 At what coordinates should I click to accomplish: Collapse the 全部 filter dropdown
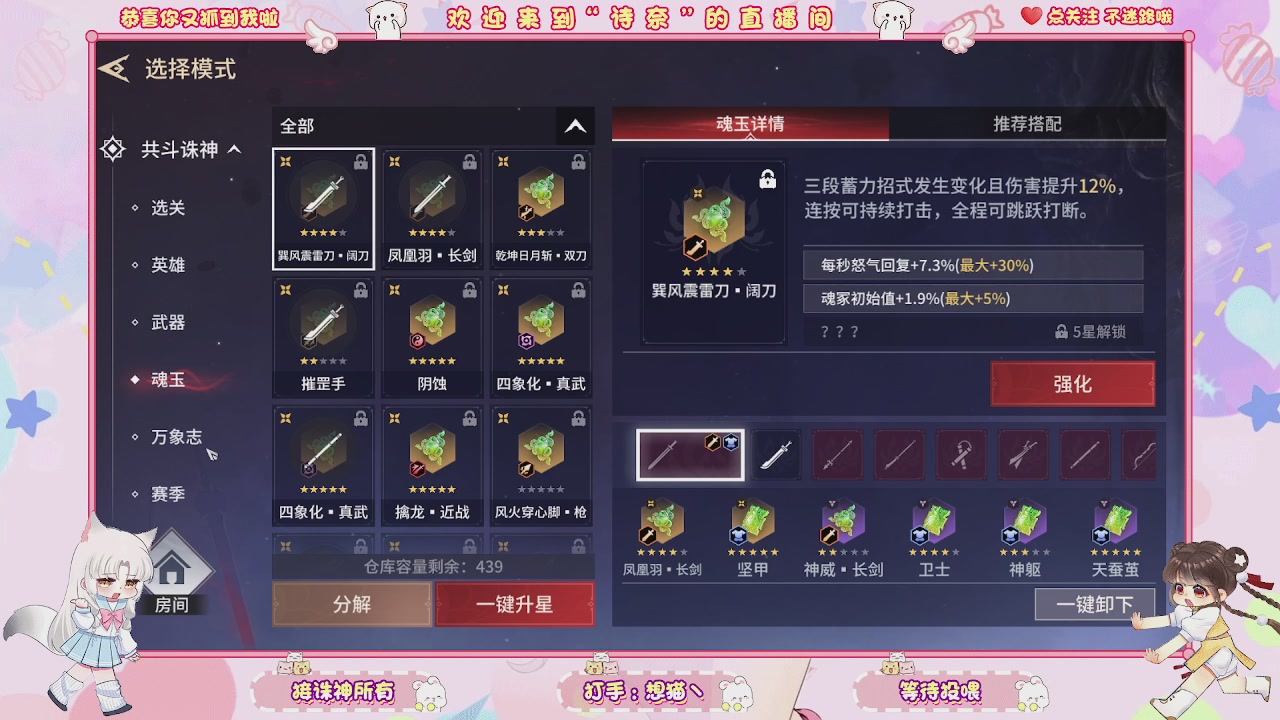574,126
